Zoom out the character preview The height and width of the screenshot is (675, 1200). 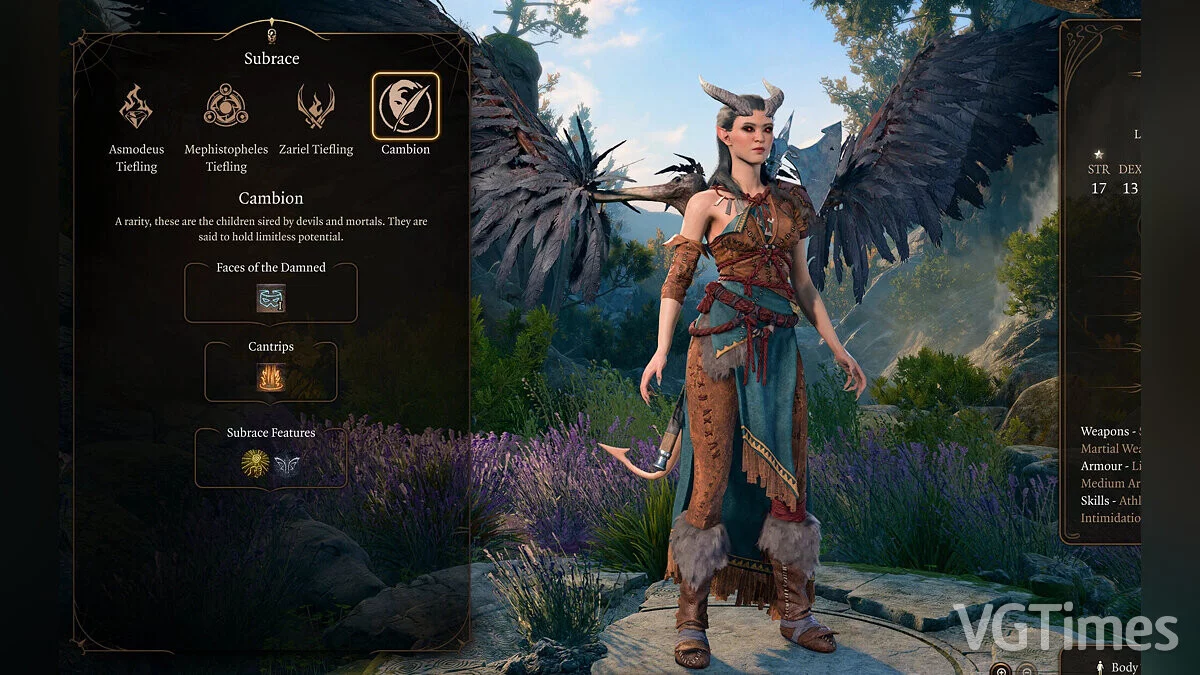click(x=1024, y=668)
